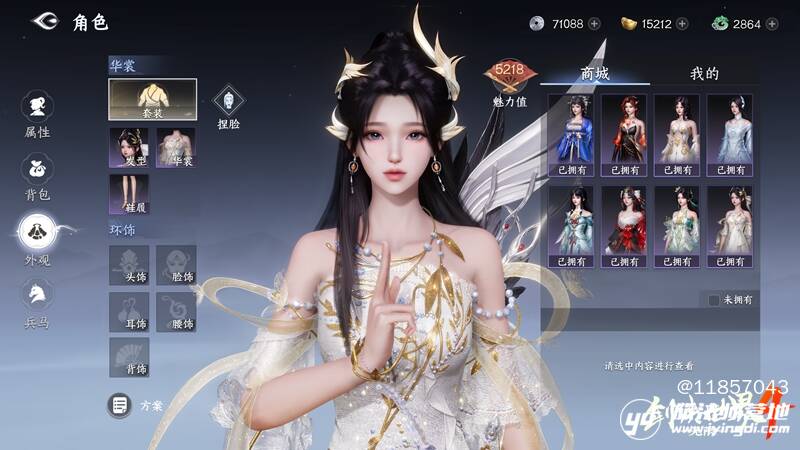The image size is (800, 450).
Task: Select the 脸饰 face accessory slot
Action: [175, 265]
